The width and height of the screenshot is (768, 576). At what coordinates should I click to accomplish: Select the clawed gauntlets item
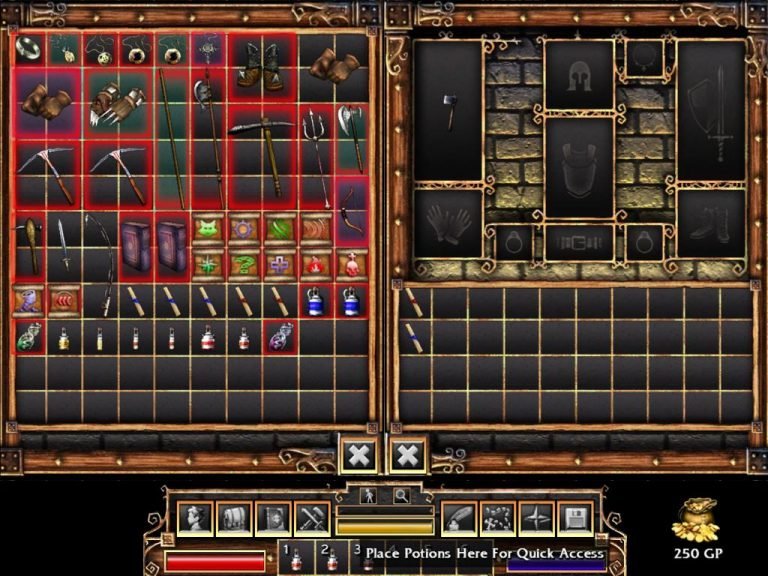point(117,102)
